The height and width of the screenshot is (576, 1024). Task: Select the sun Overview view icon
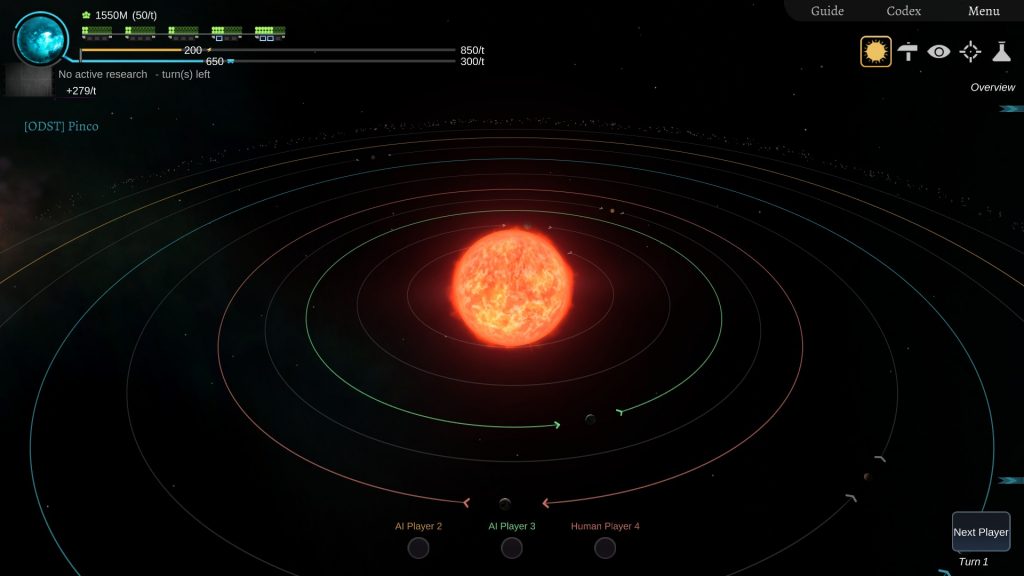(x=876, y=51)
